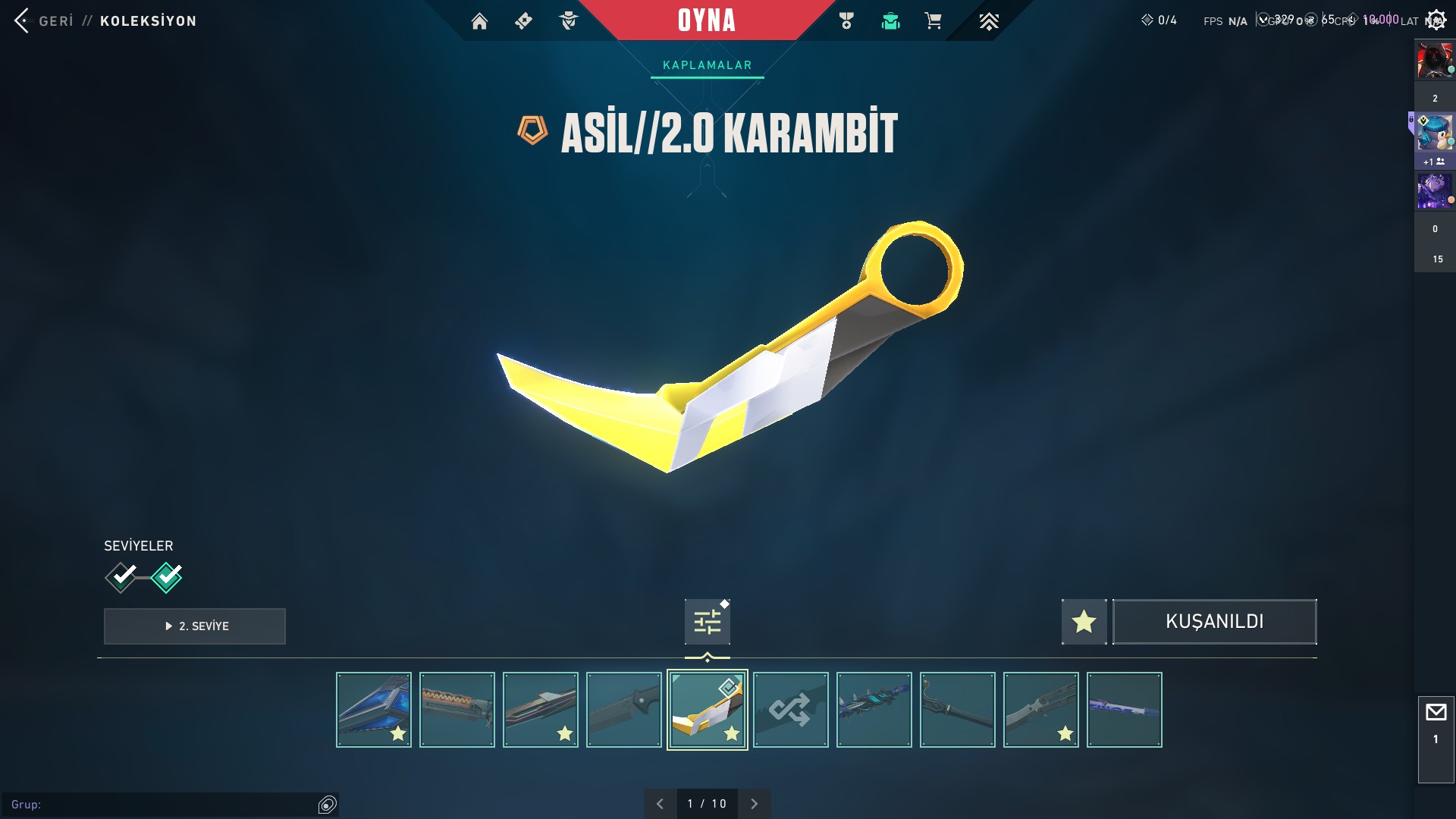This screenshot has height=819, width=1456.
Task: Click the KUŞANILDI equip button
Action: pyautogui.click(x=1214, y=622)
